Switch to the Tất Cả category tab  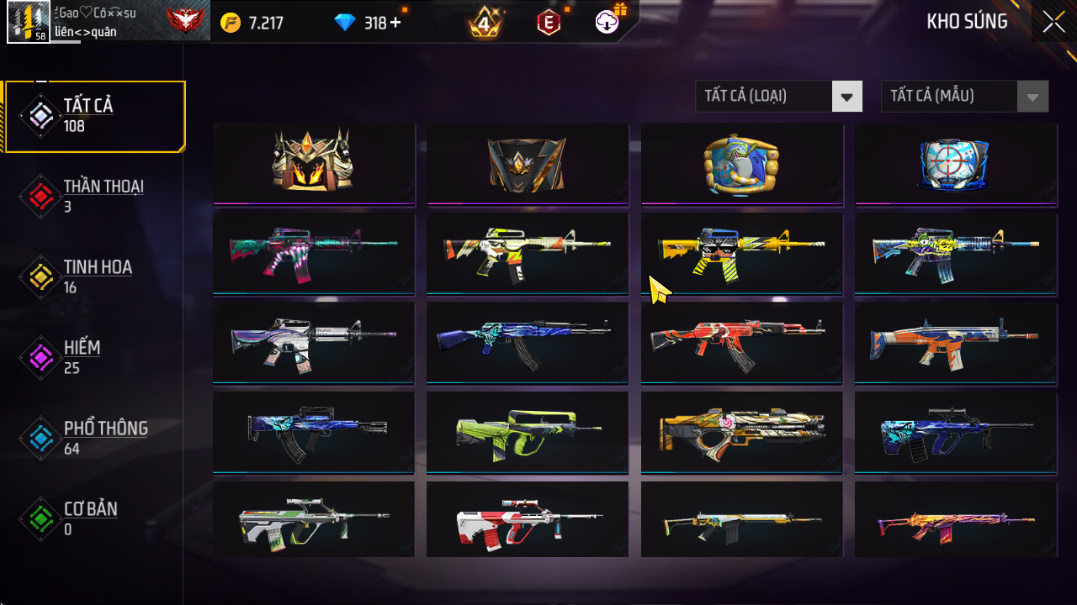95,116
